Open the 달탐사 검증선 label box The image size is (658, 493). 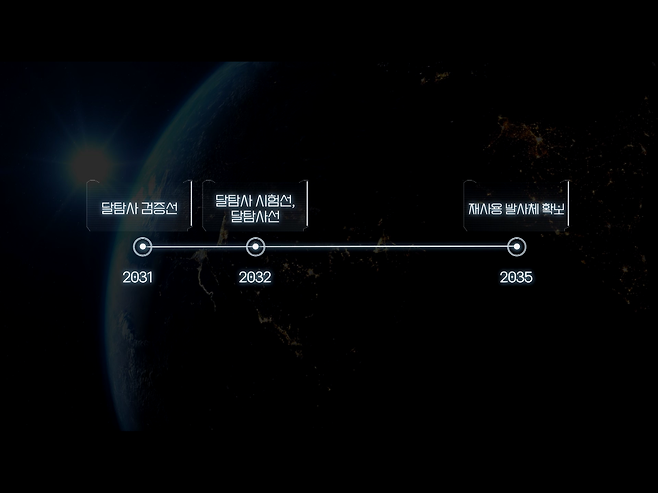(x=138, y=208)
